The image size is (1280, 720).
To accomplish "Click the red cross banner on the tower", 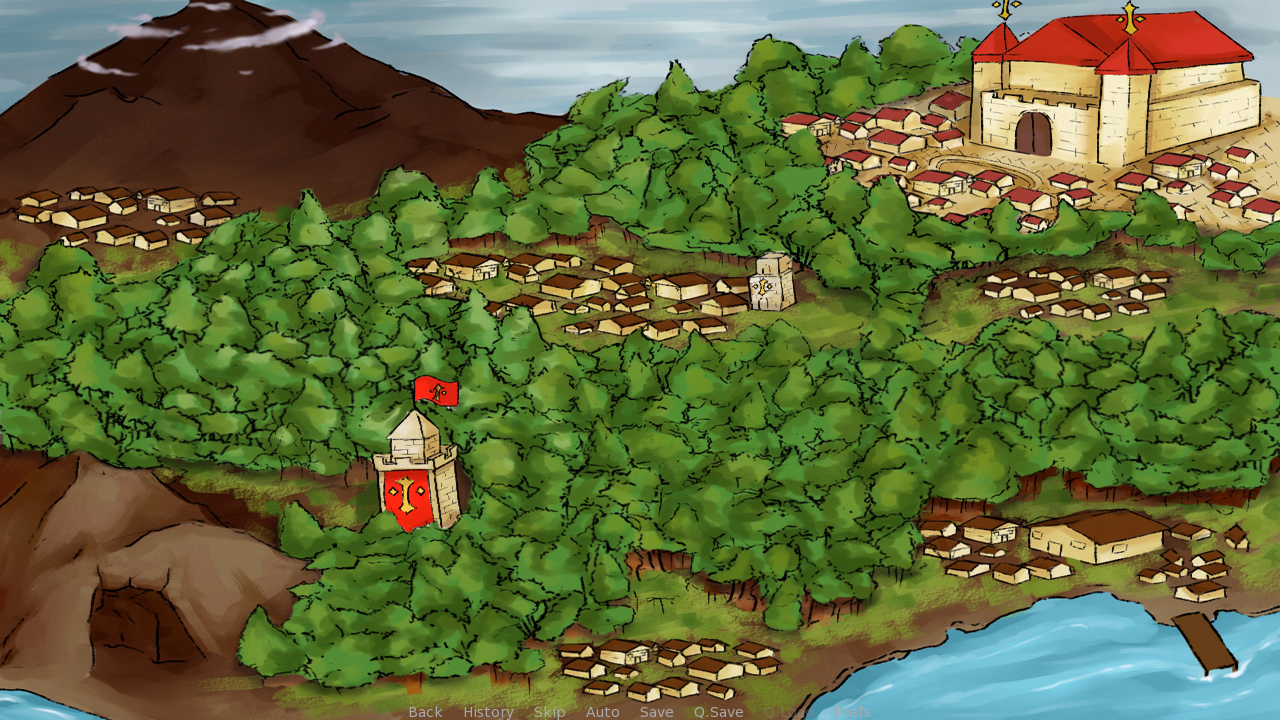I will 408,495.
